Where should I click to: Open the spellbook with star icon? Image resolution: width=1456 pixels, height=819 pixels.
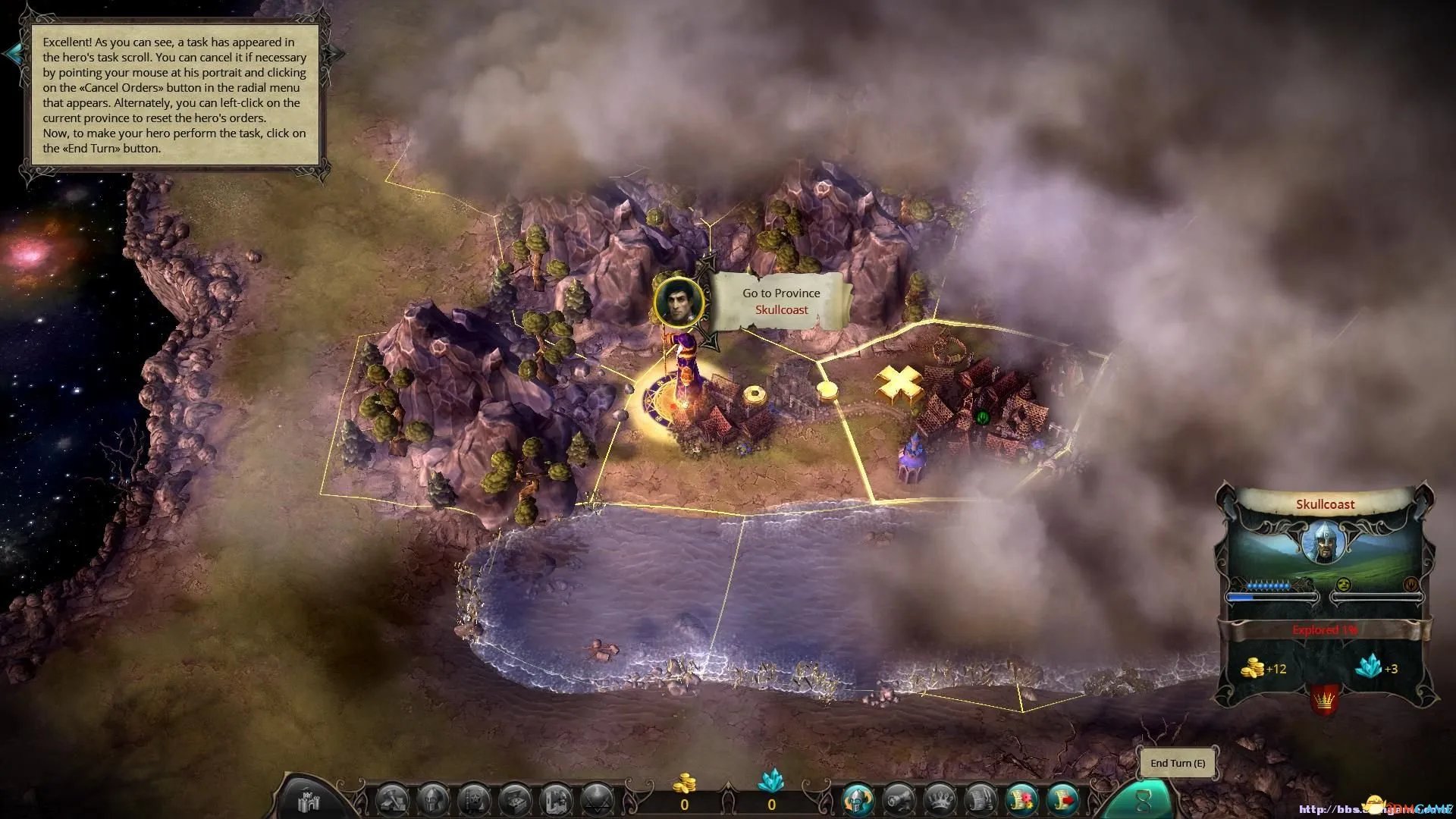click(474, 801)
